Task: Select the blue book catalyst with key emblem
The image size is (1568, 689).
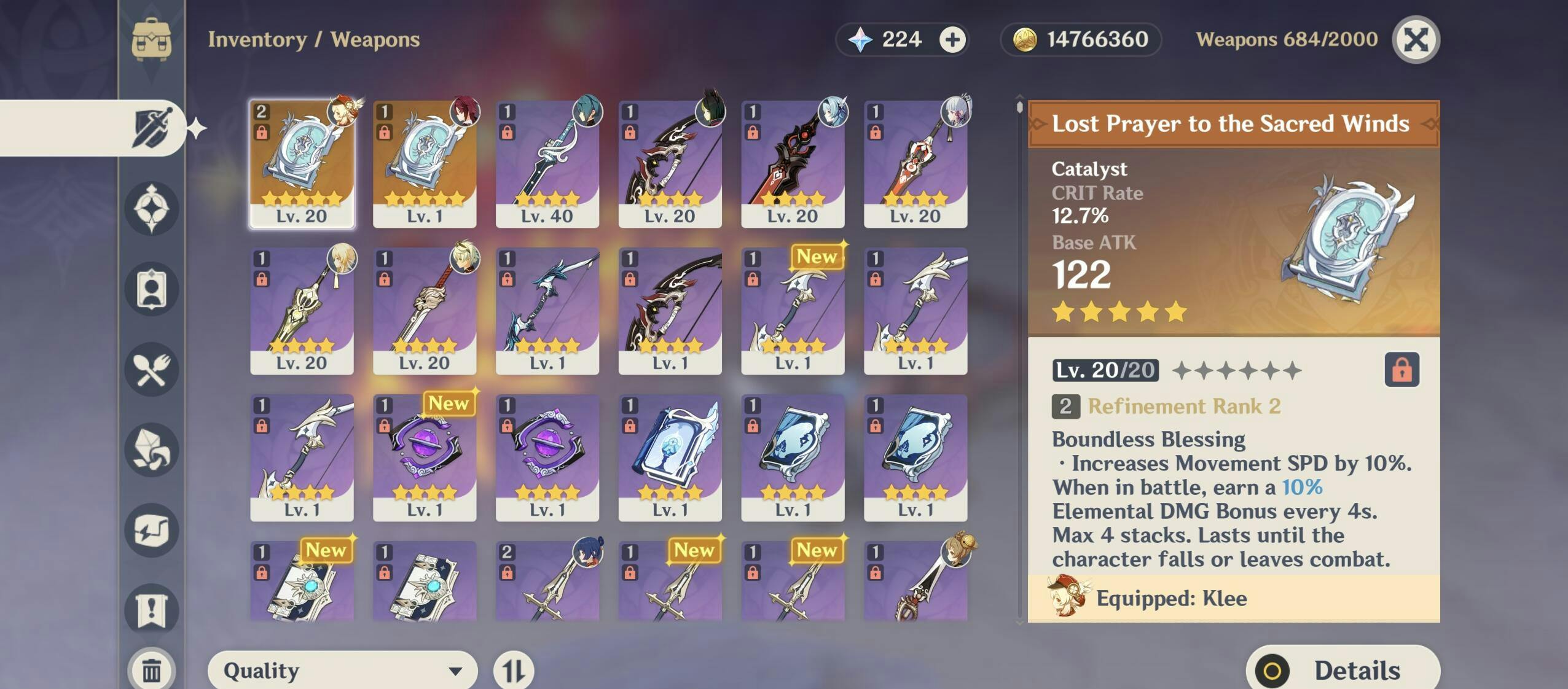Action: [670, 457]
